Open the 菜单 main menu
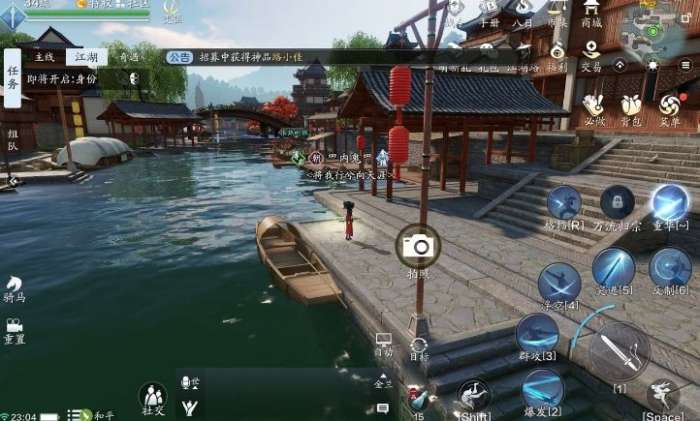This screenshot has height=421, width=700. pyautogui.click(x=669, y=105)
